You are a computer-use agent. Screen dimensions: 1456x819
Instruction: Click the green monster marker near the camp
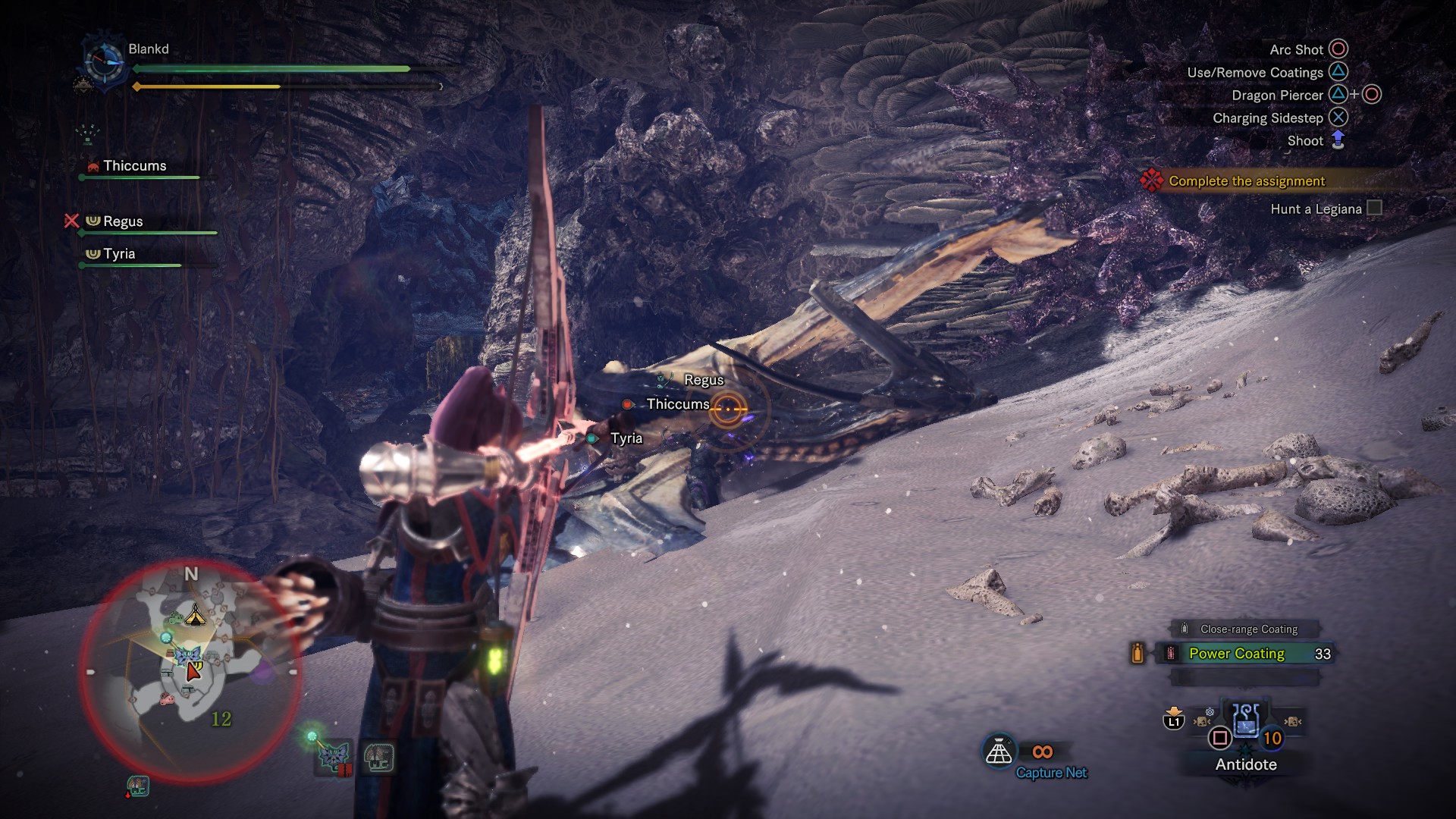[175, 618]
